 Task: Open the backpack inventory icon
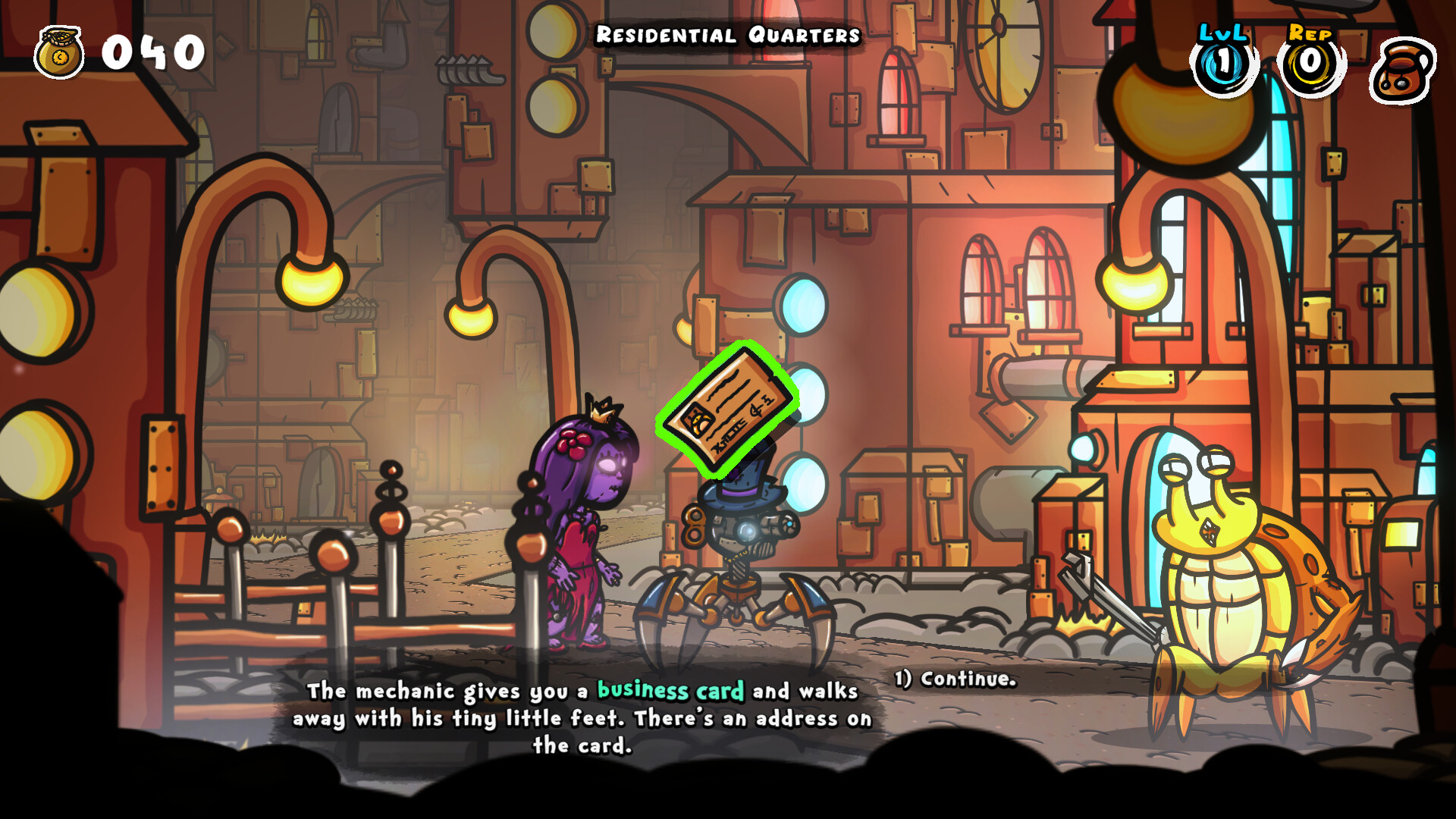click(x=1402, y=70)
